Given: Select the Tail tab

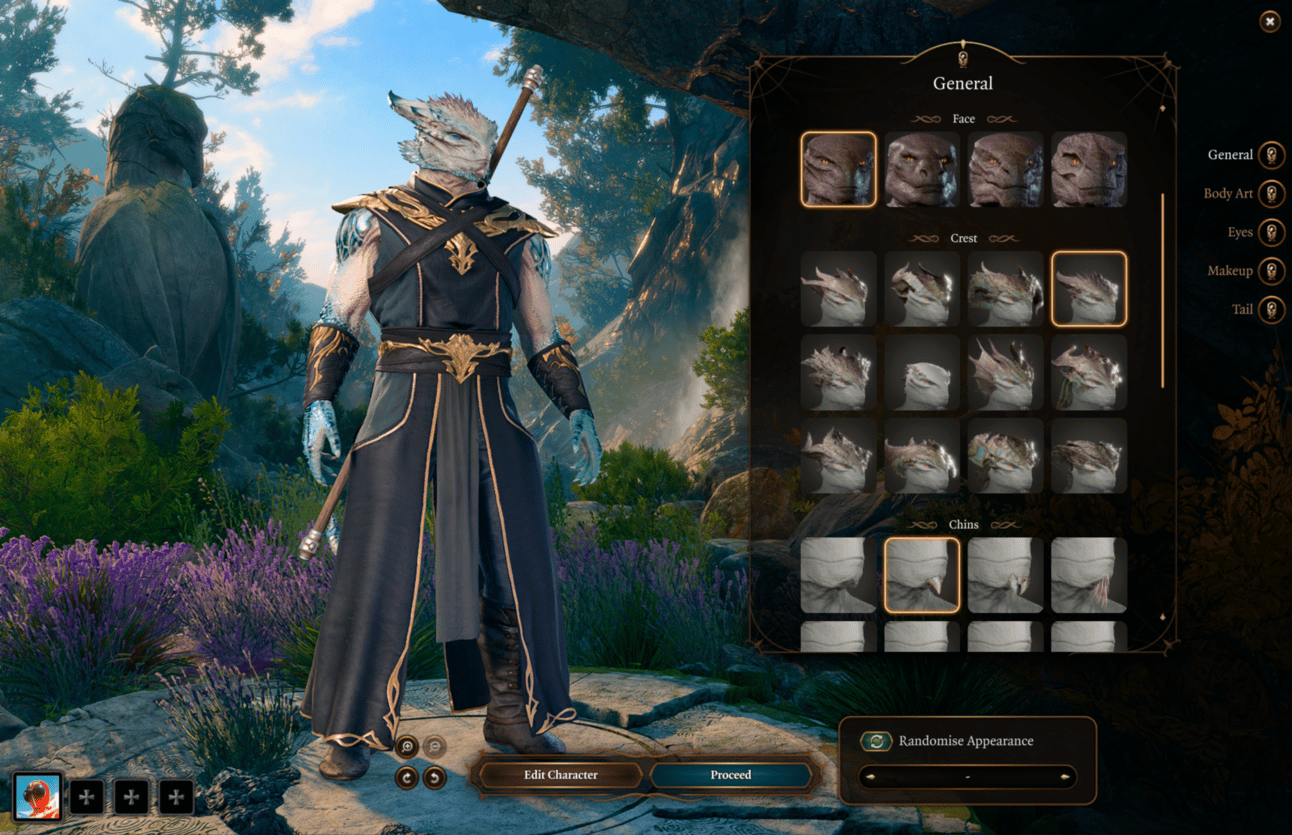Looking at the screenshot, I should (1270, 310).
